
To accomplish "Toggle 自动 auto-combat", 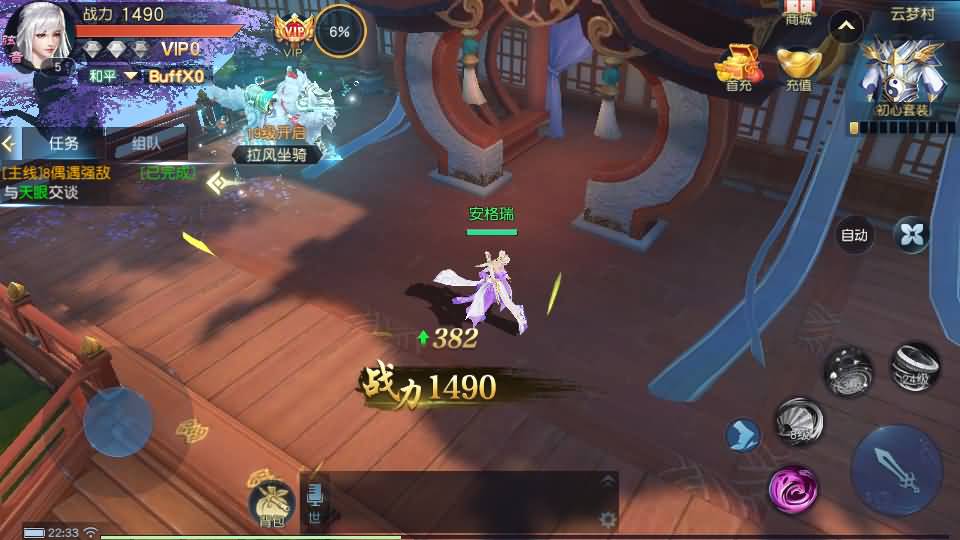I will coord(854,236).
